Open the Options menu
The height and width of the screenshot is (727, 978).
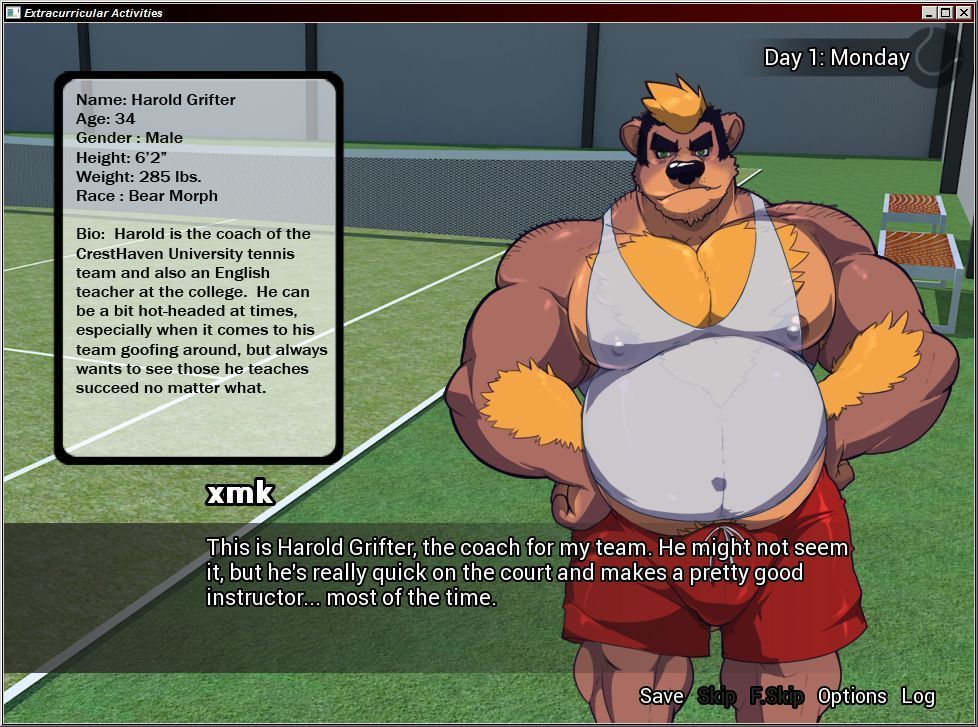click(x=852, y=696)
